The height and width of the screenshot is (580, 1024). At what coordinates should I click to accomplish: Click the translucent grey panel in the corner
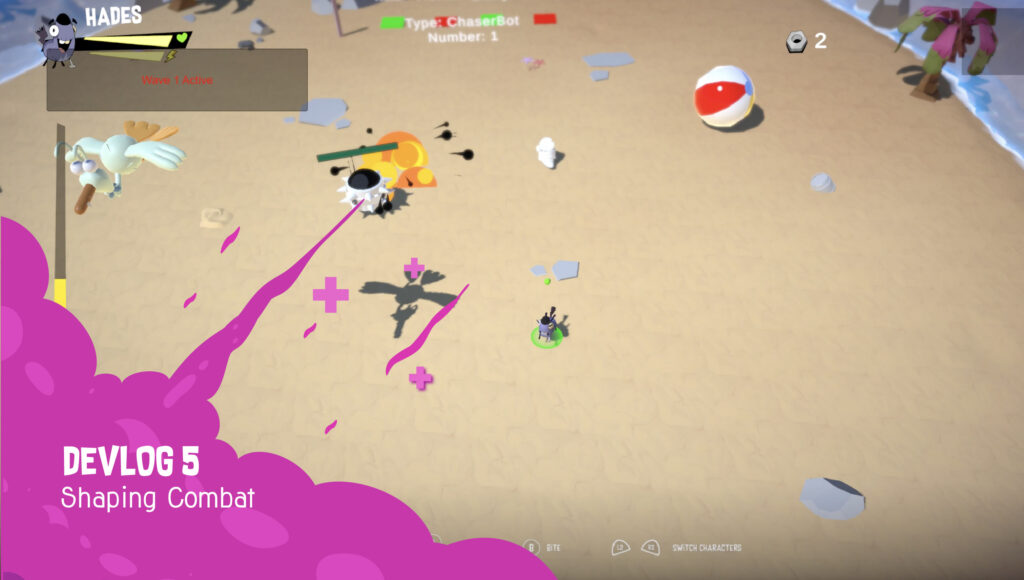tap(992, 41)
